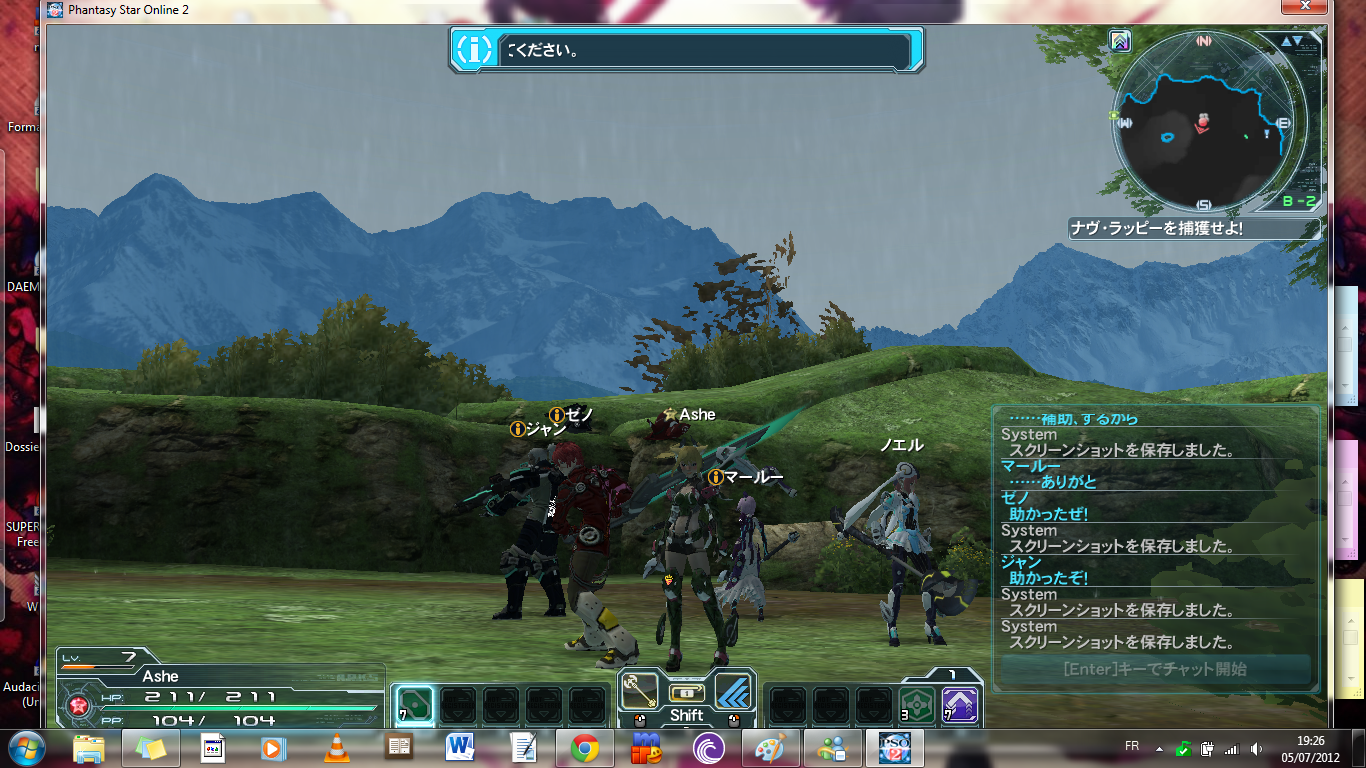Open Google Chrome from the taskbar
The image size is (1366, 768).
click(585, 747)
